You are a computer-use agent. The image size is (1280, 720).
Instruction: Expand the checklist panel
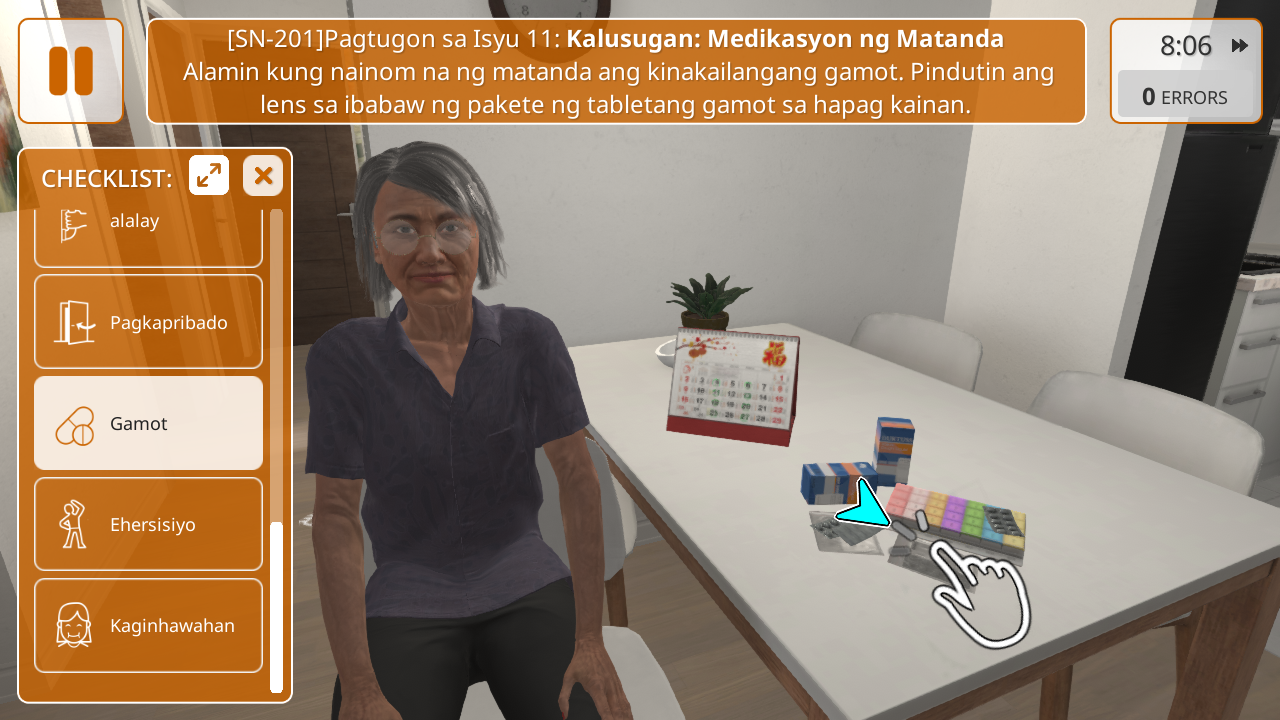tap(209, 176)
